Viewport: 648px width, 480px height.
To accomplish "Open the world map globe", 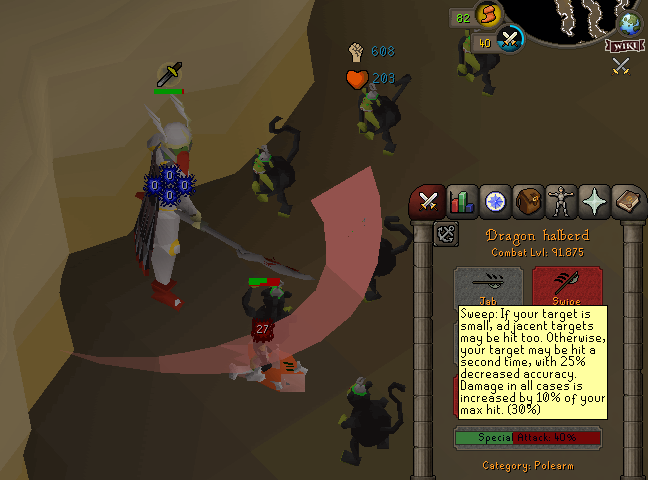I will pos(630,24).
